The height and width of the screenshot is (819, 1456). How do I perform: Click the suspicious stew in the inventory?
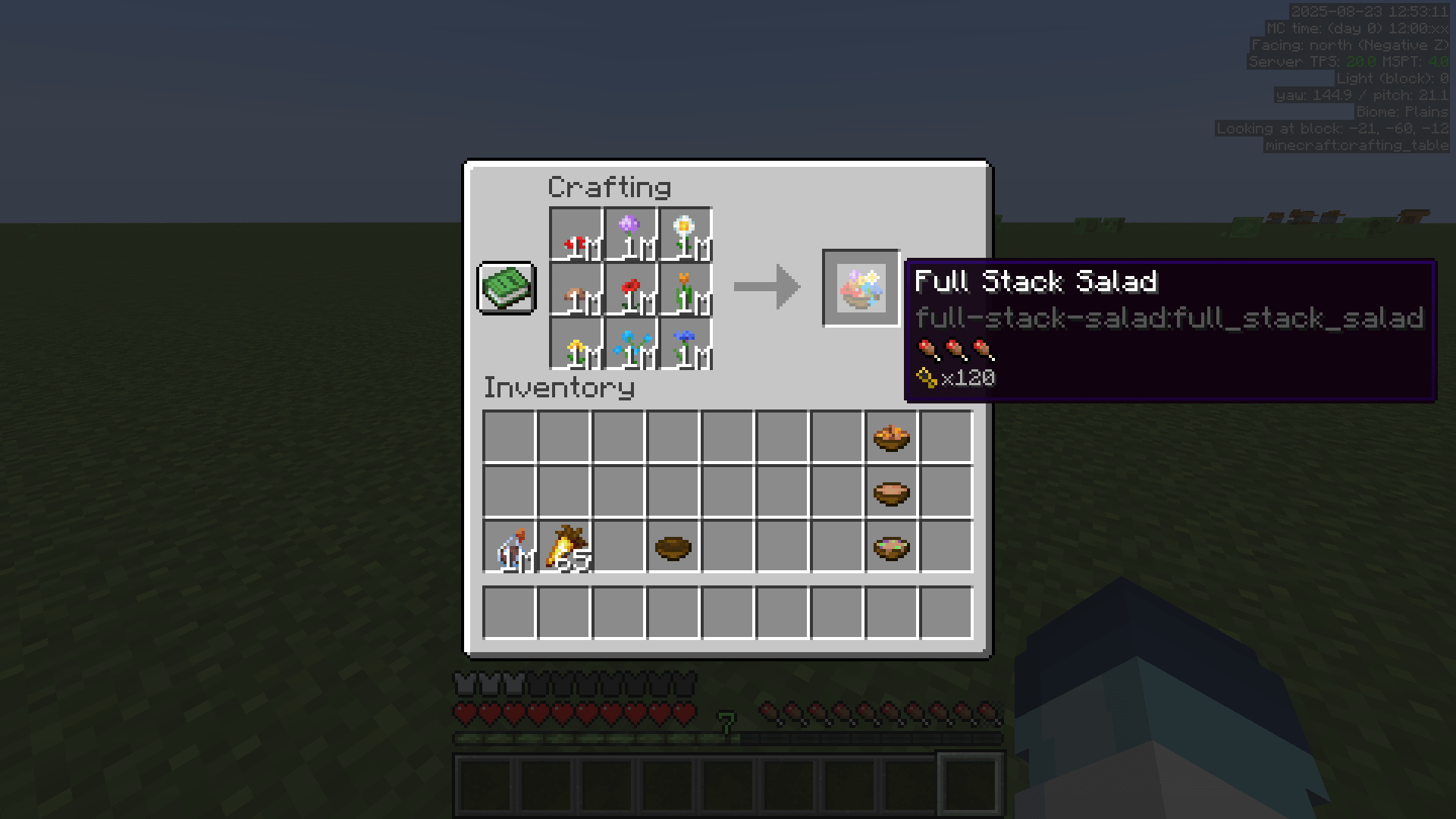pos(891,548)
